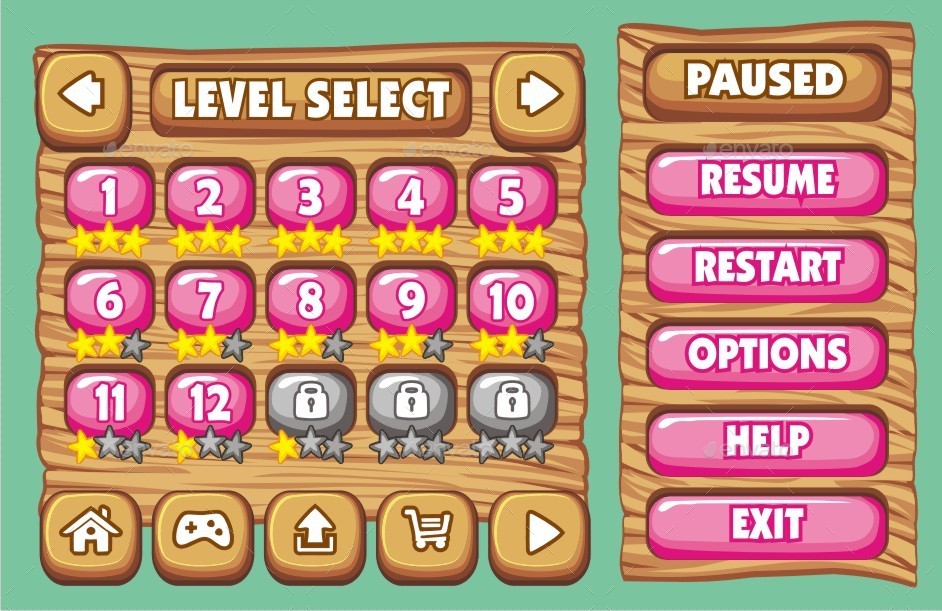Select level 5
This screenshot has width=942, height=611.
click(511, 198)
